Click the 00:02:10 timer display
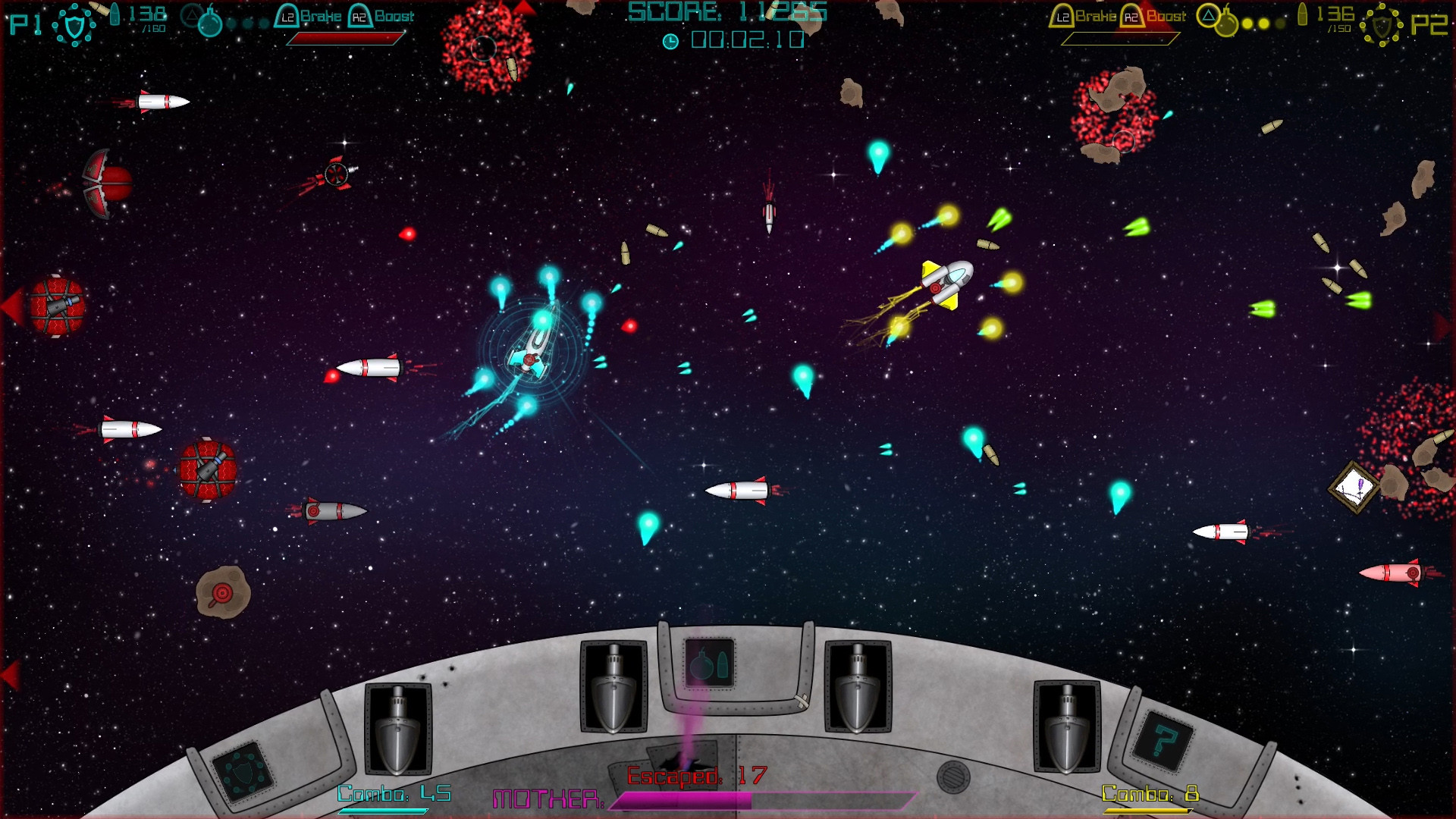The width and height of the screenshot is (1456, 819). [x=739, y=41]
